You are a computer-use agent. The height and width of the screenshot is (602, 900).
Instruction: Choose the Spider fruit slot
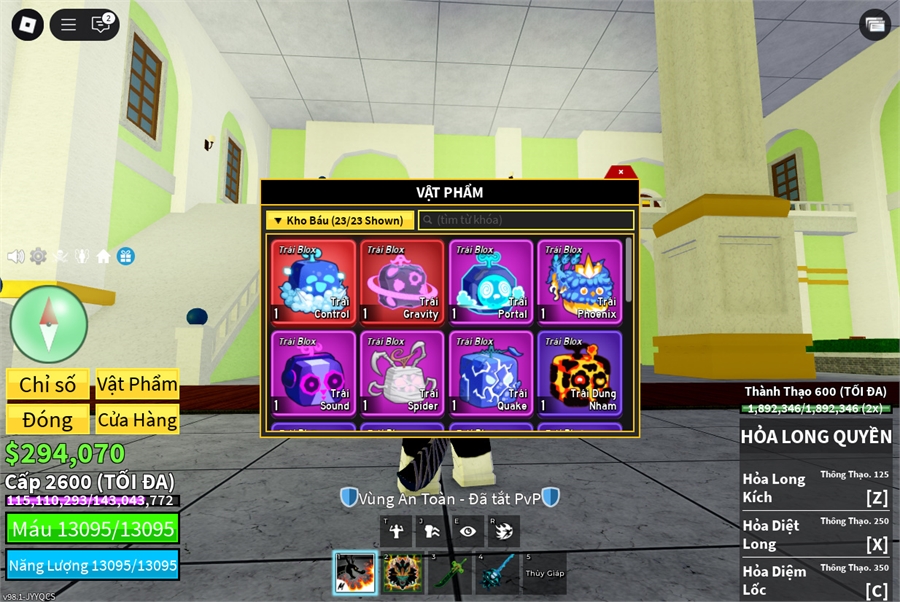[x=402, y=373]
